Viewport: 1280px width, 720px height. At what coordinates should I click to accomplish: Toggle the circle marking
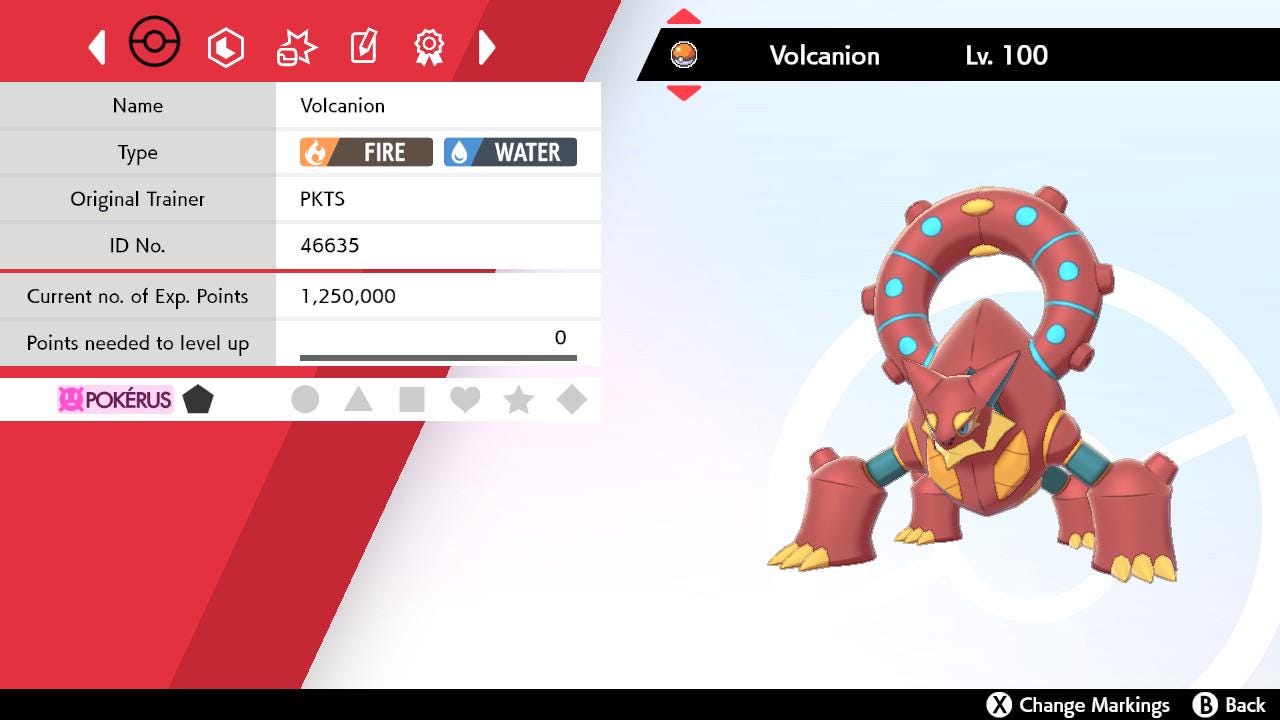(305, 400)
